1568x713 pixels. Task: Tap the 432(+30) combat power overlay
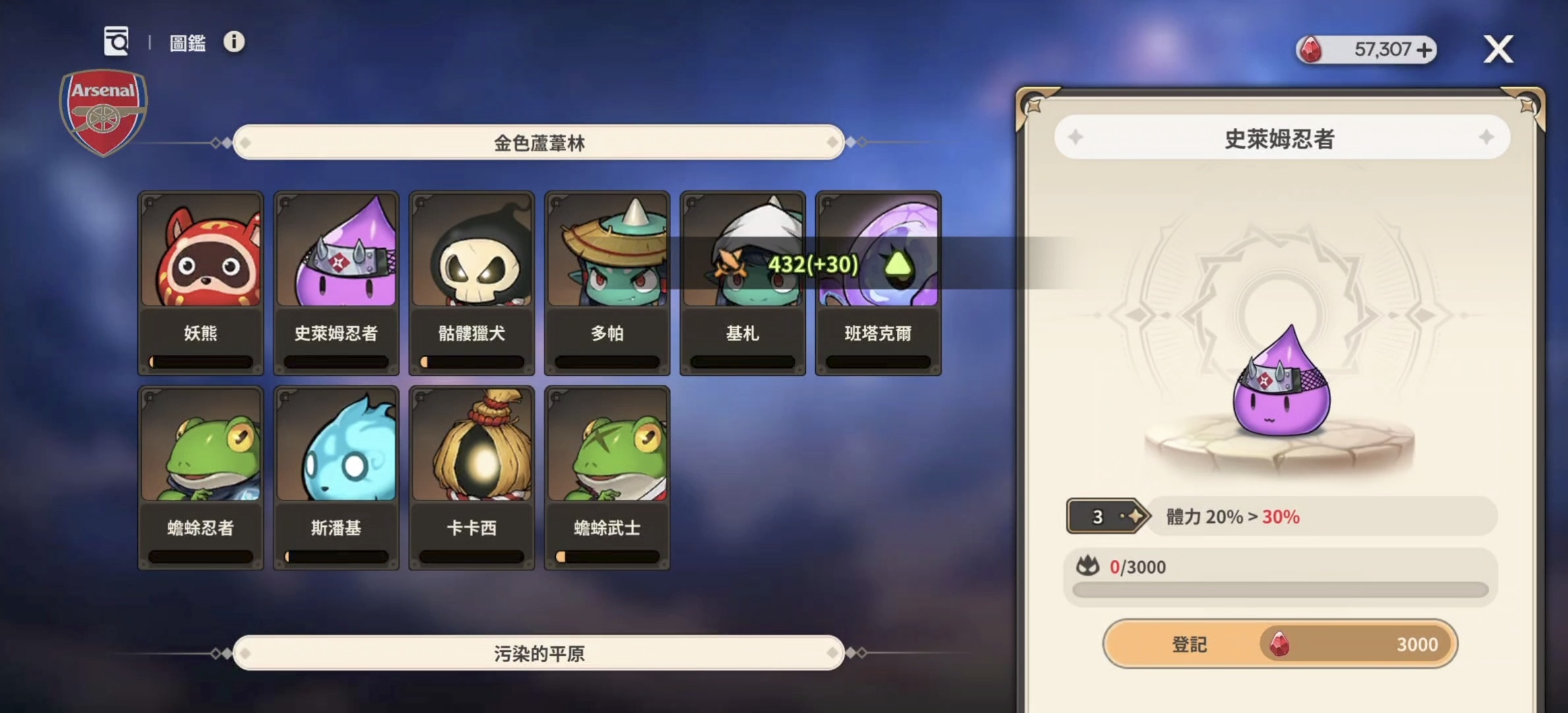810,266
